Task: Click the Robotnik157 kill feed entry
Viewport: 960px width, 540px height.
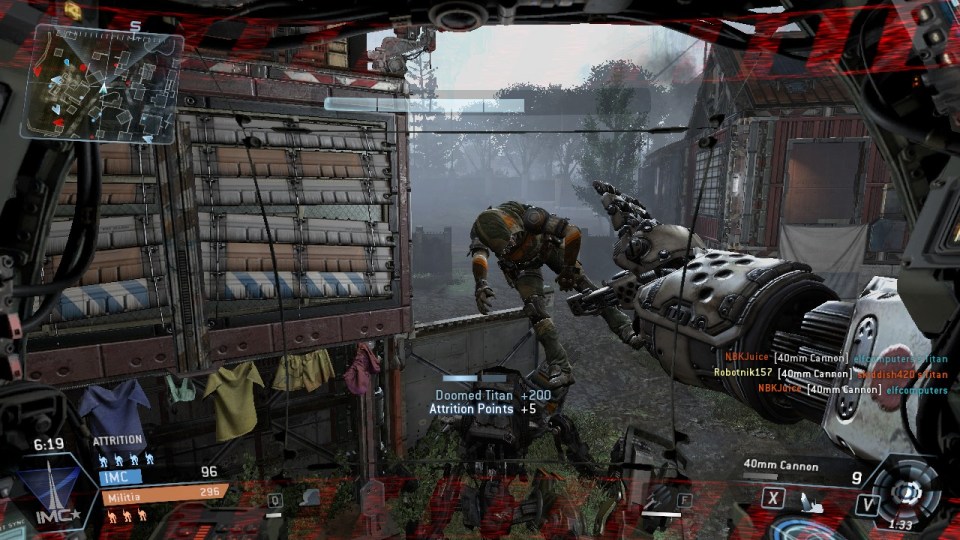Action: (830, 373)
